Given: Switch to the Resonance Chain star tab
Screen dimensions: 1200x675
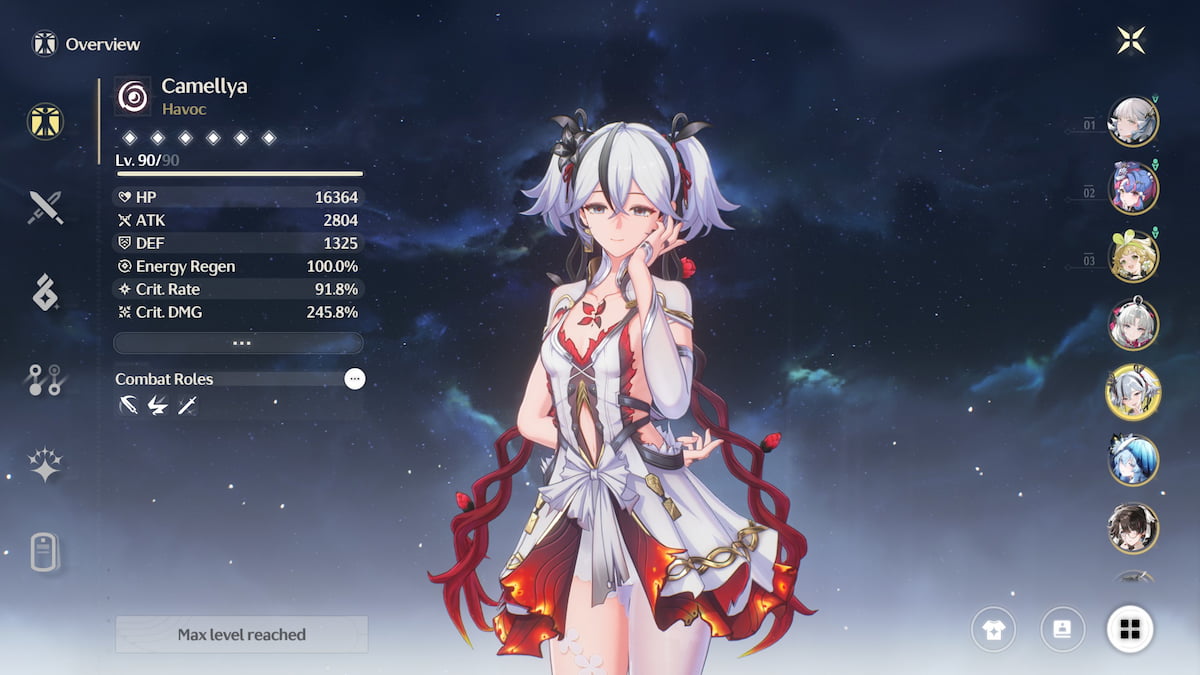Looking at the screenshot, I should point(46,465).
